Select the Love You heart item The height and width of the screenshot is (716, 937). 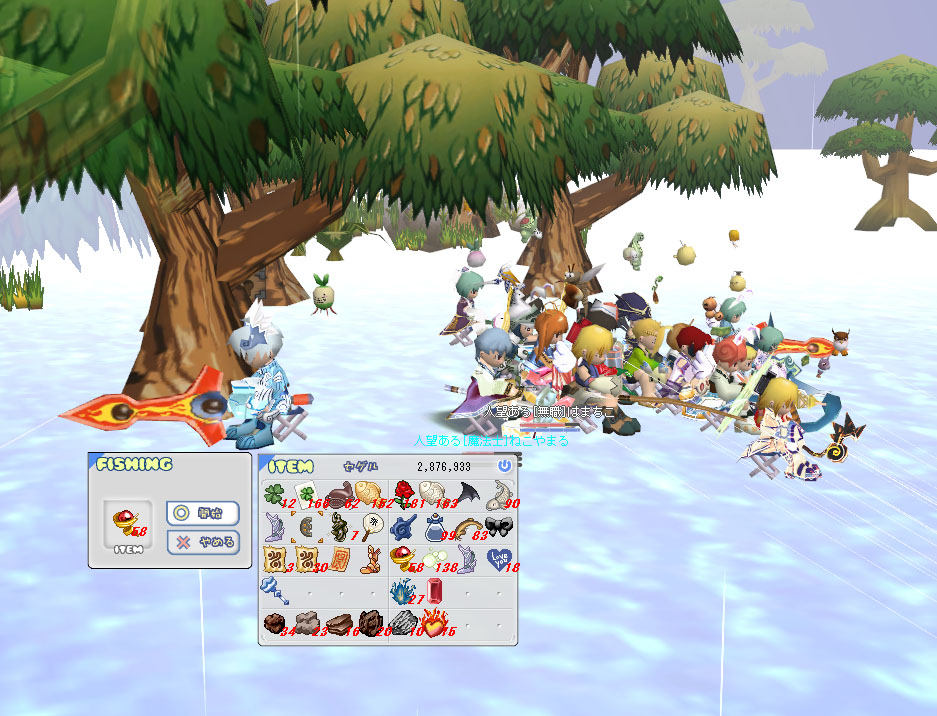pos(497,558)
